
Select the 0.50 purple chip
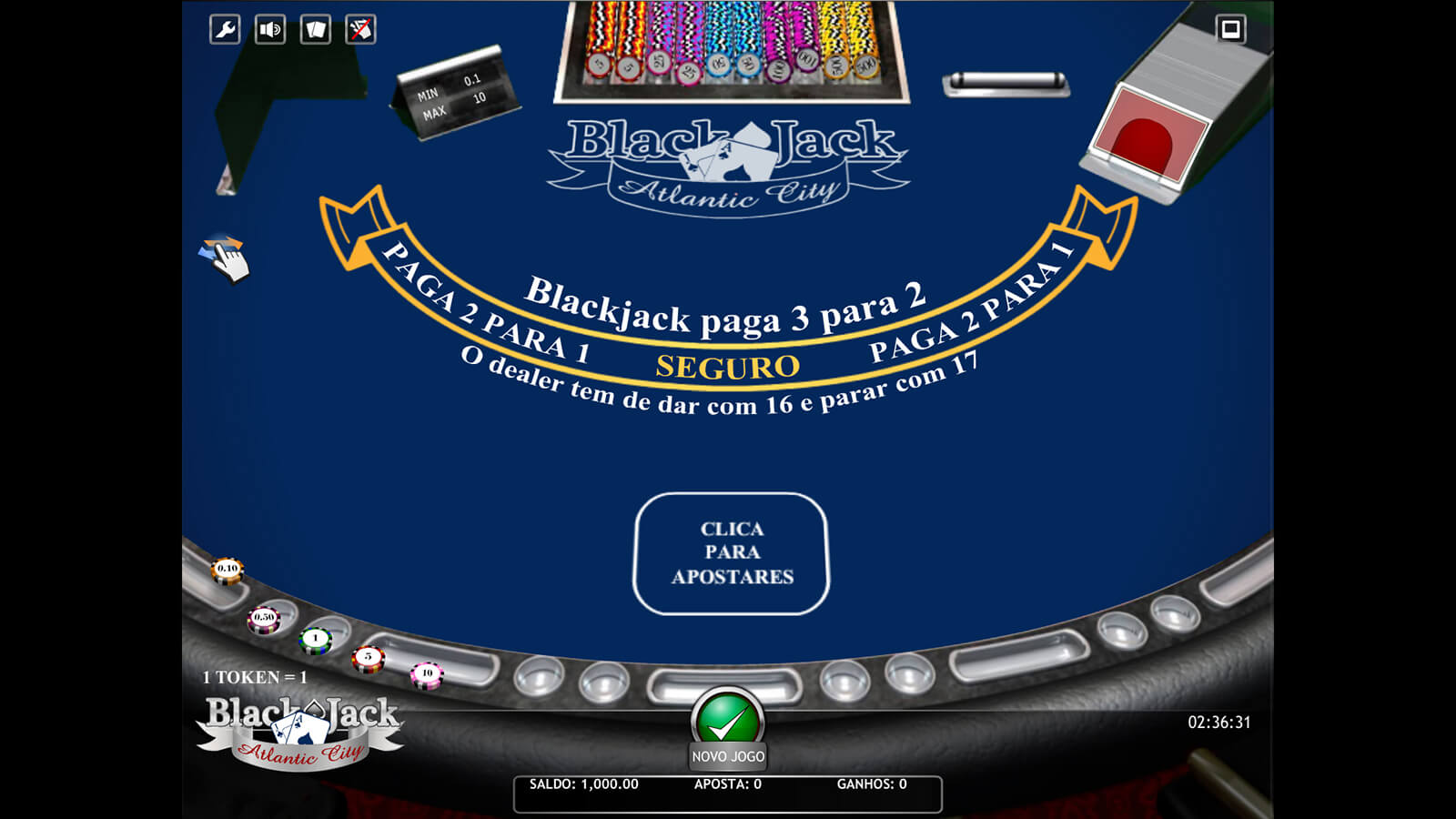tap(264, 619)
